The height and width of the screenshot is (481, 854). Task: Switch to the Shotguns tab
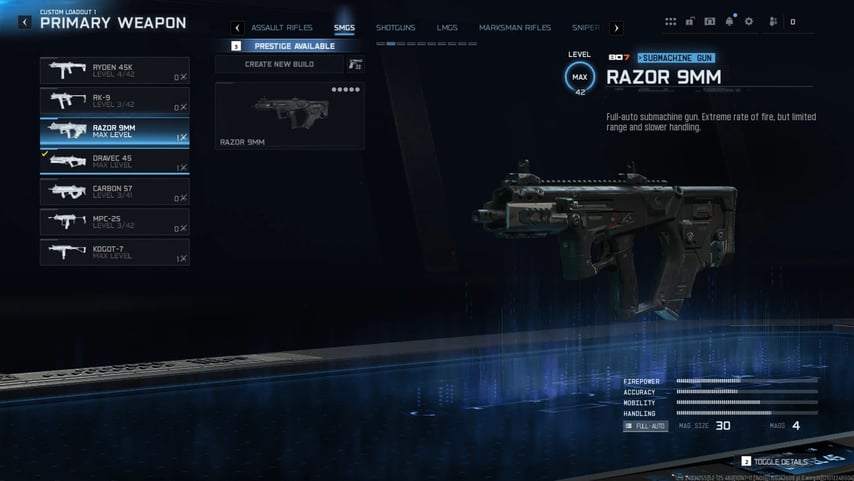(x=395, y=28)
